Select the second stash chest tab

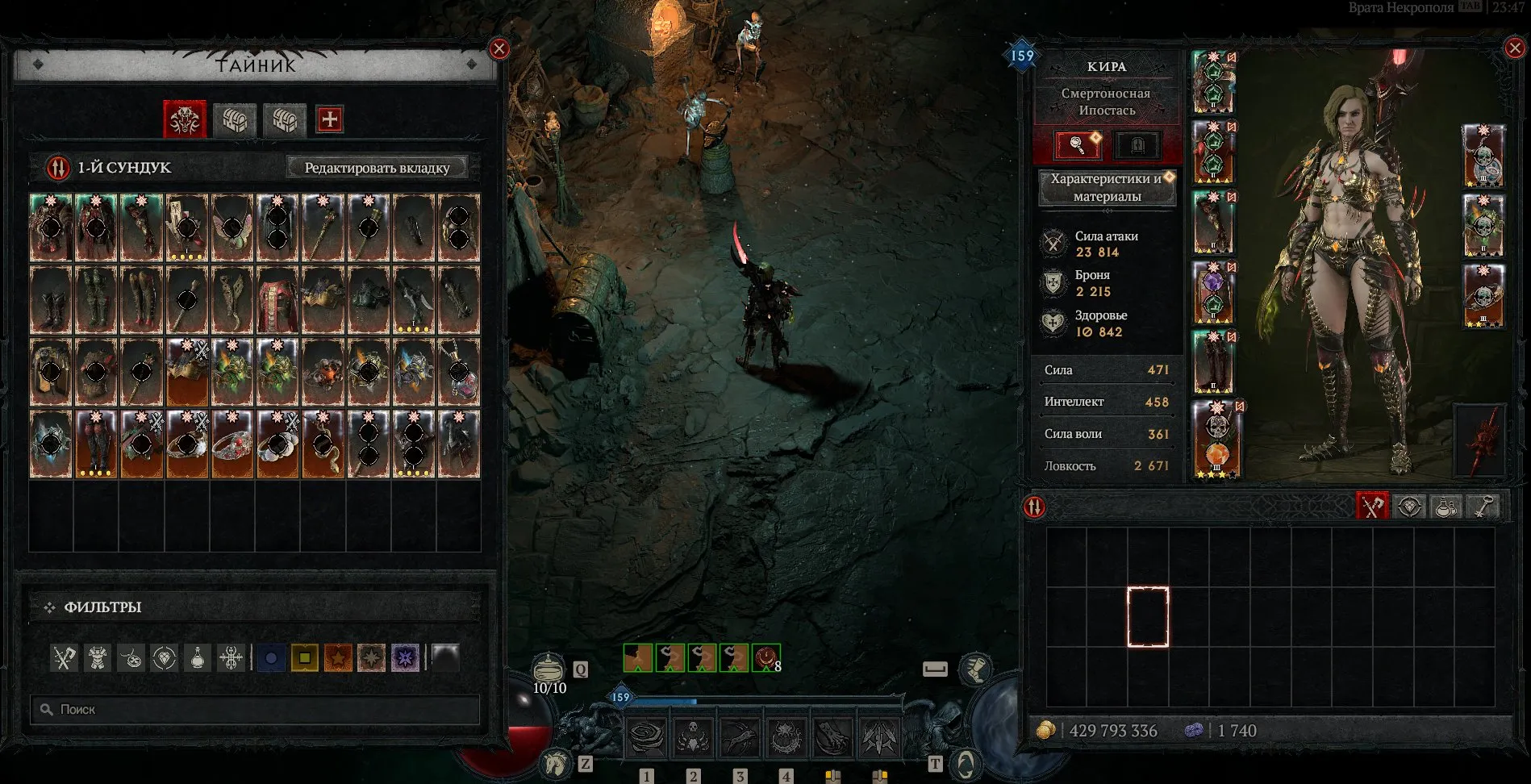235,121
